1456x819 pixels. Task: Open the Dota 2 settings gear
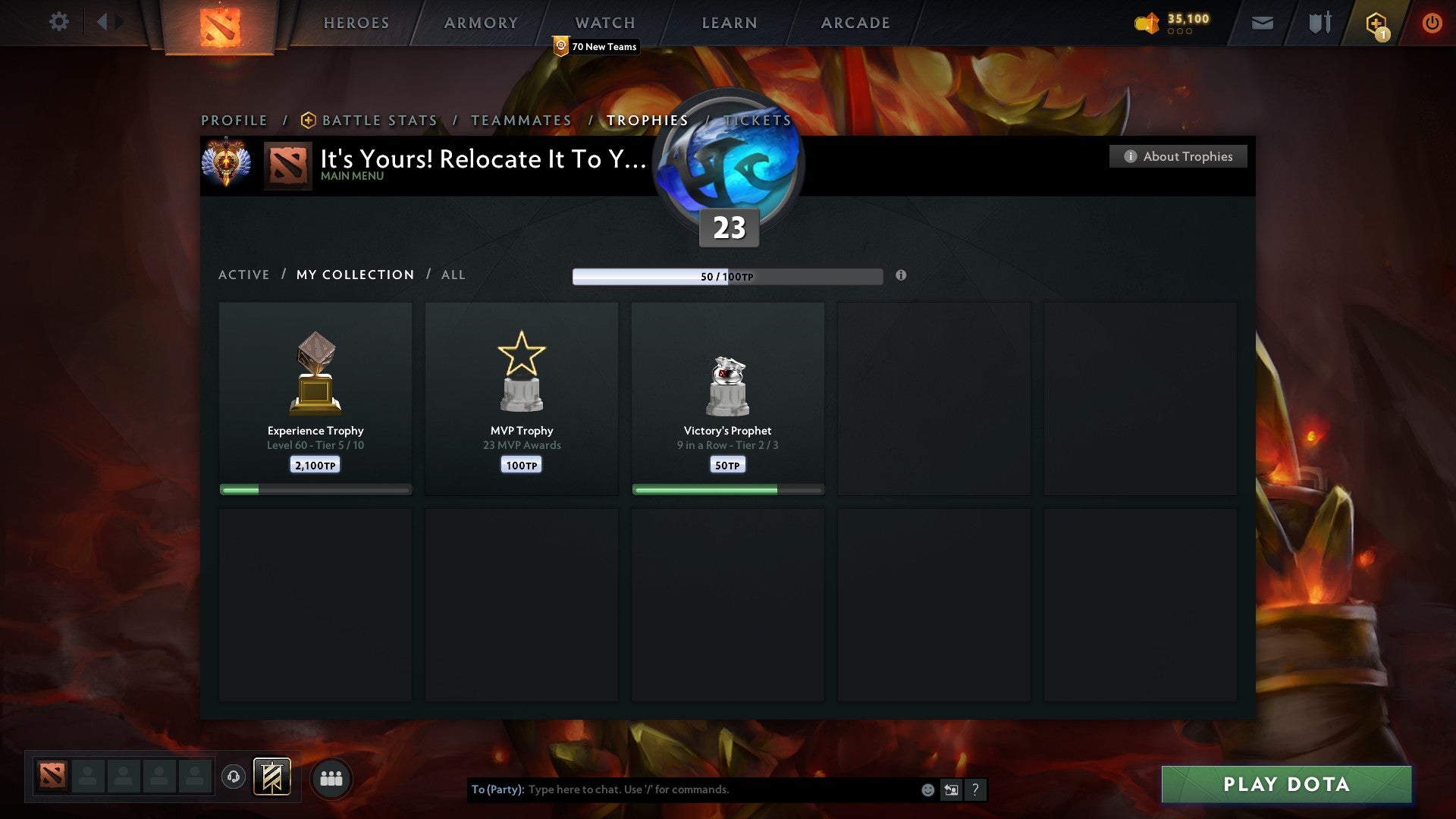coord(59,22)
